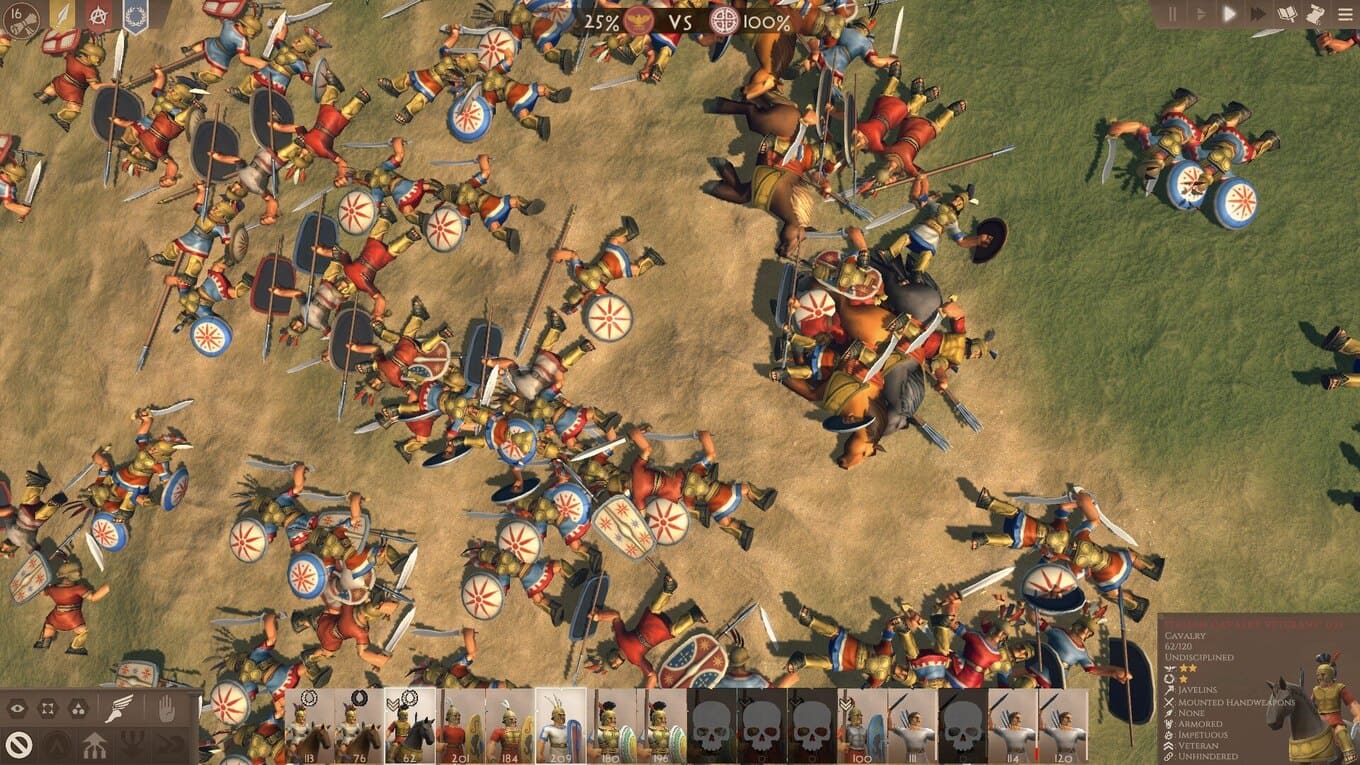Choose the black-horse cavalry card with 62 men

[x=410, y=726]
